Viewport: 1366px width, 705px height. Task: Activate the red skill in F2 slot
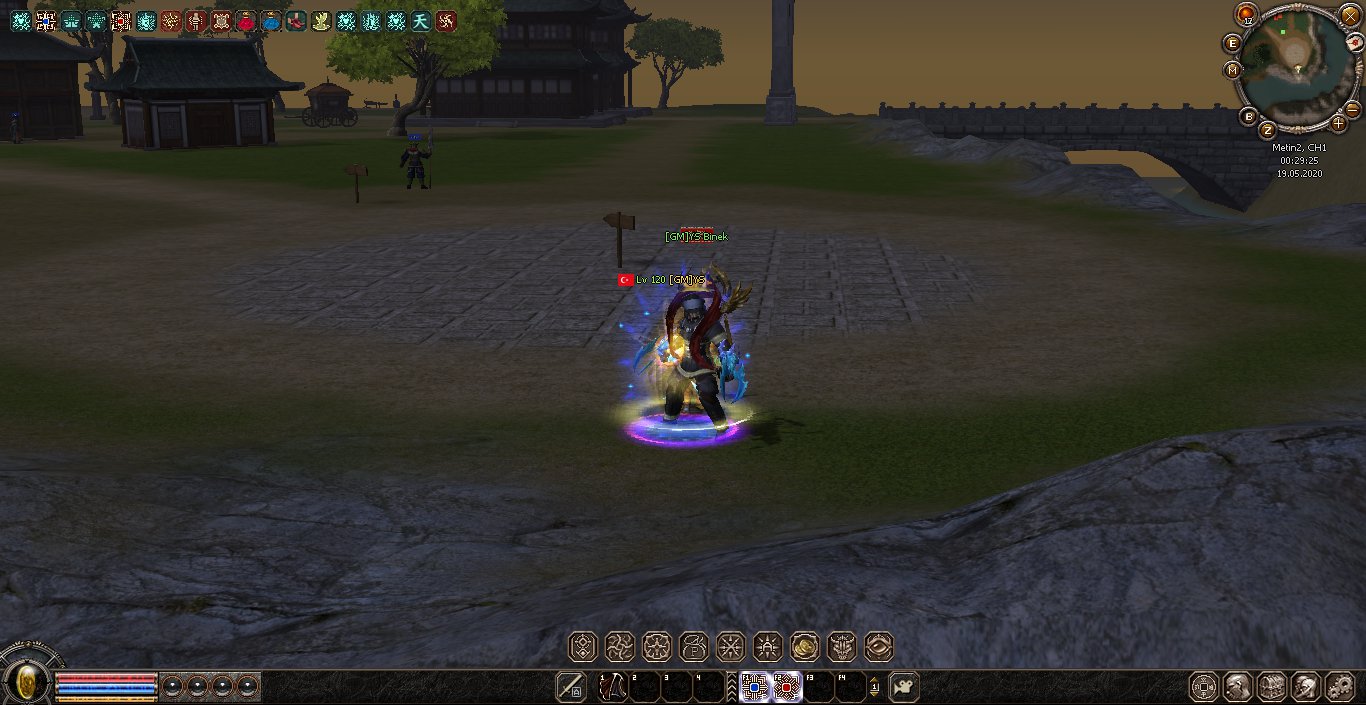[787, 687]
